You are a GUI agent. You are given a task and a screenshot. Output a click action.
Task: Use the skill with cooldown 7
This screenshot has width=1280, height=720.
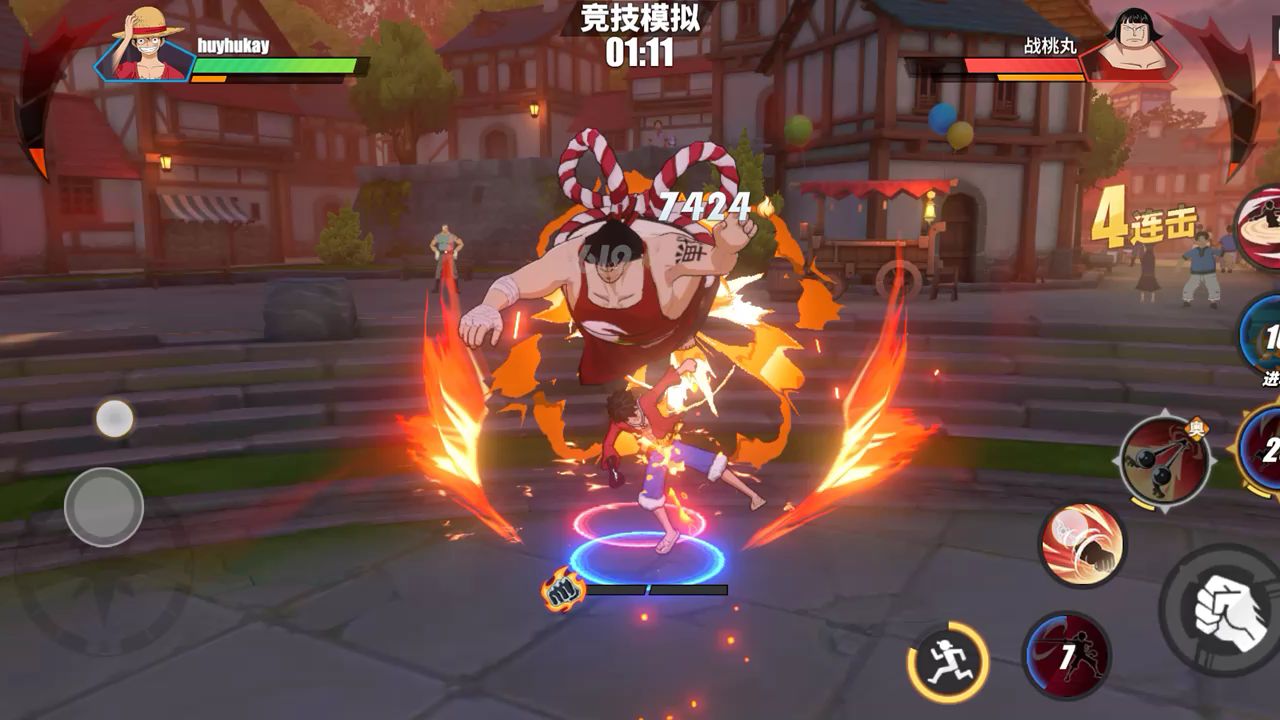coord(1066,656)
